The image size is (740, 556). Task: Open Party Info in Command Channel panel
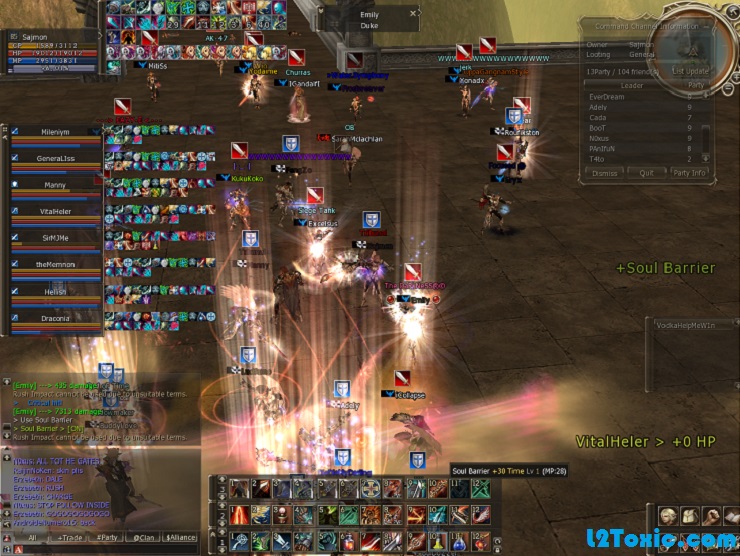[689, 173]
